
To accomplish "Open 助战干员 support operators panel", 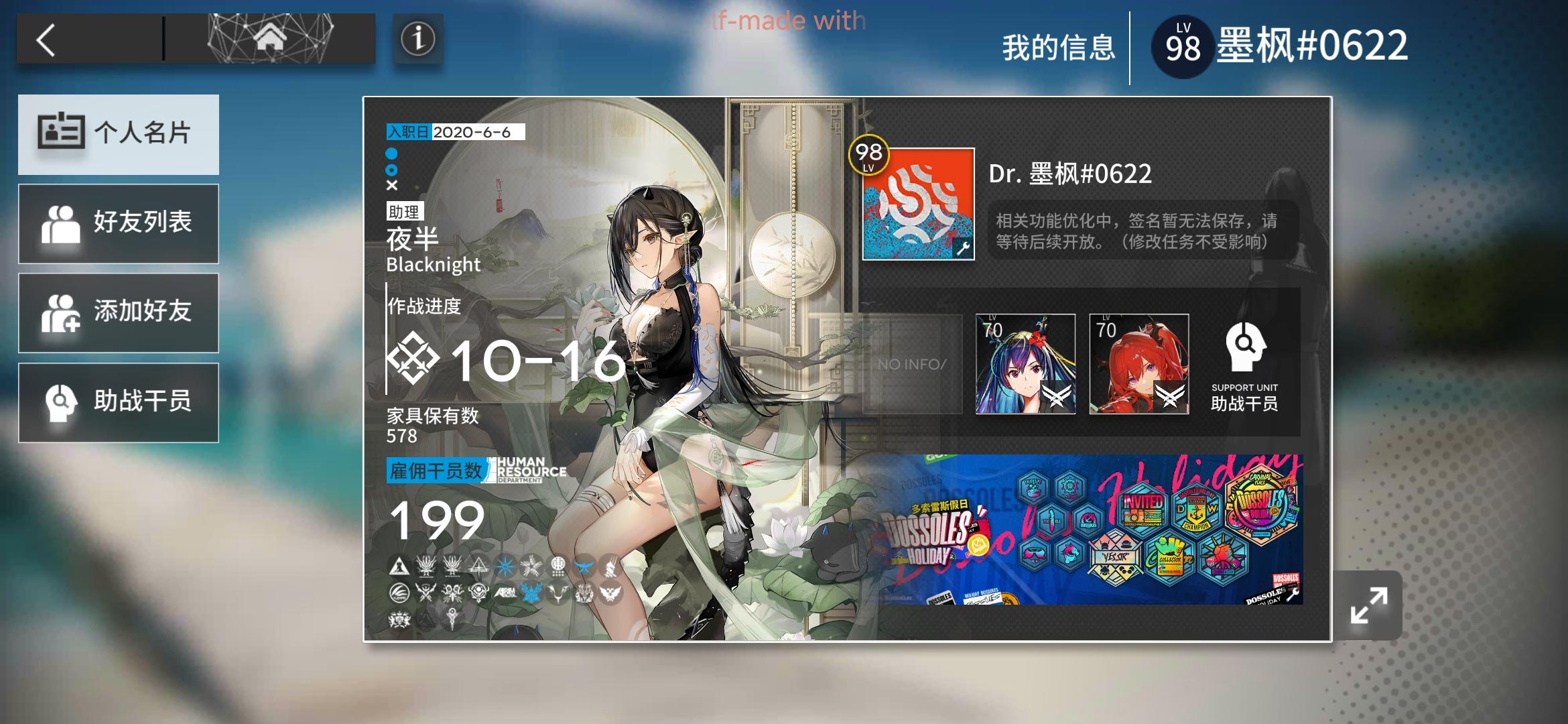I will 119,402.
